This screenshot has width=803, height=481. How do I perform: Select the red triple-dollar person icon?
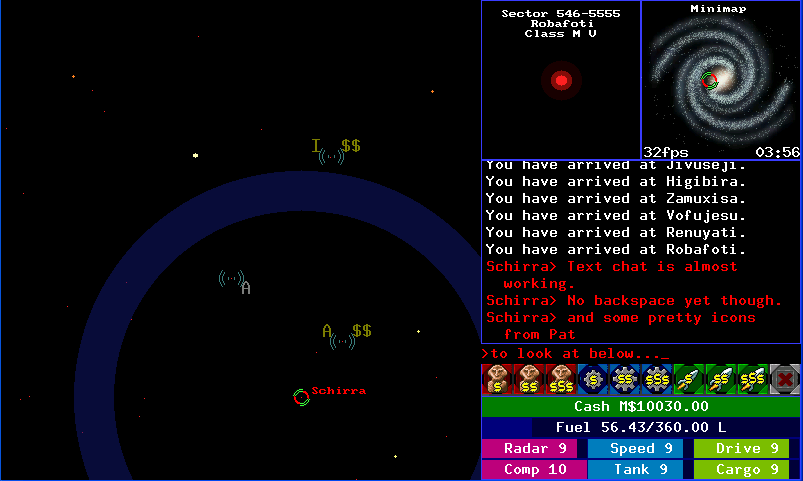tap(561, 379)
